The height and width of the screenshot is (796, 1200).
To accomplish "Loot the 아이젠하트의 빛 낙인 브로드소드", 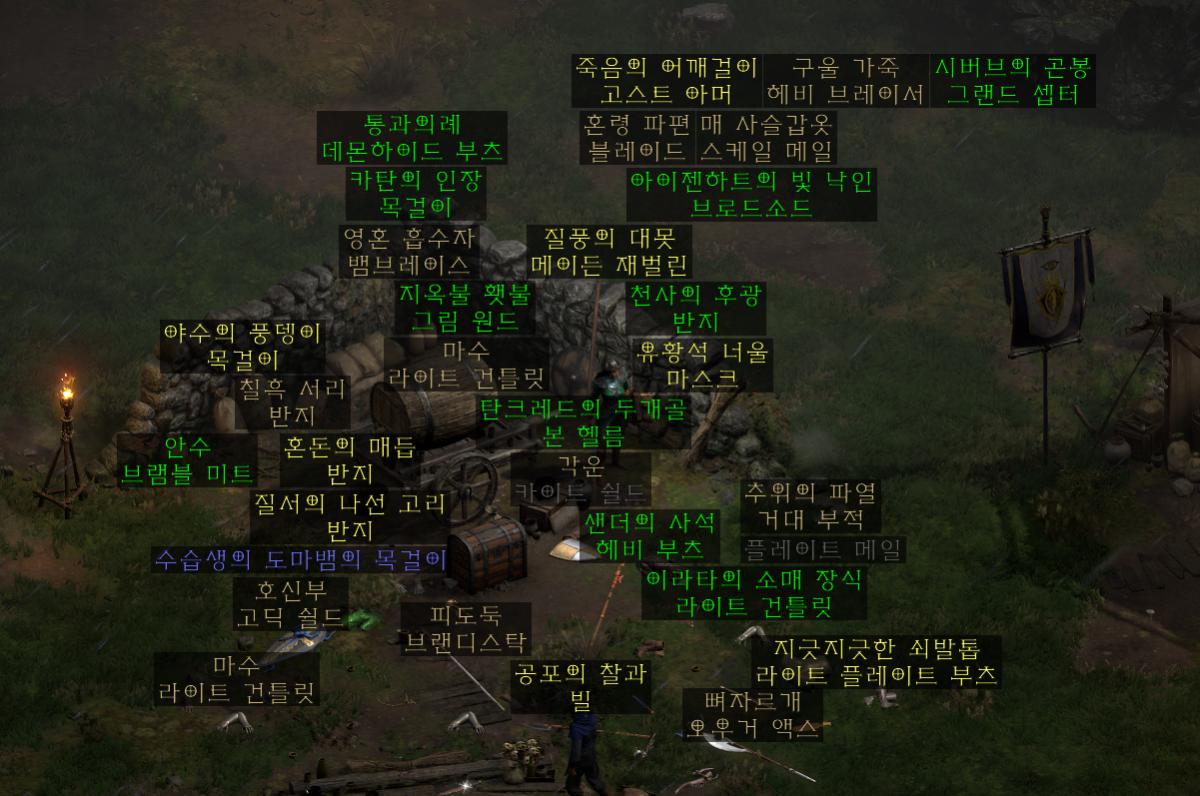I will pos(751,194).
